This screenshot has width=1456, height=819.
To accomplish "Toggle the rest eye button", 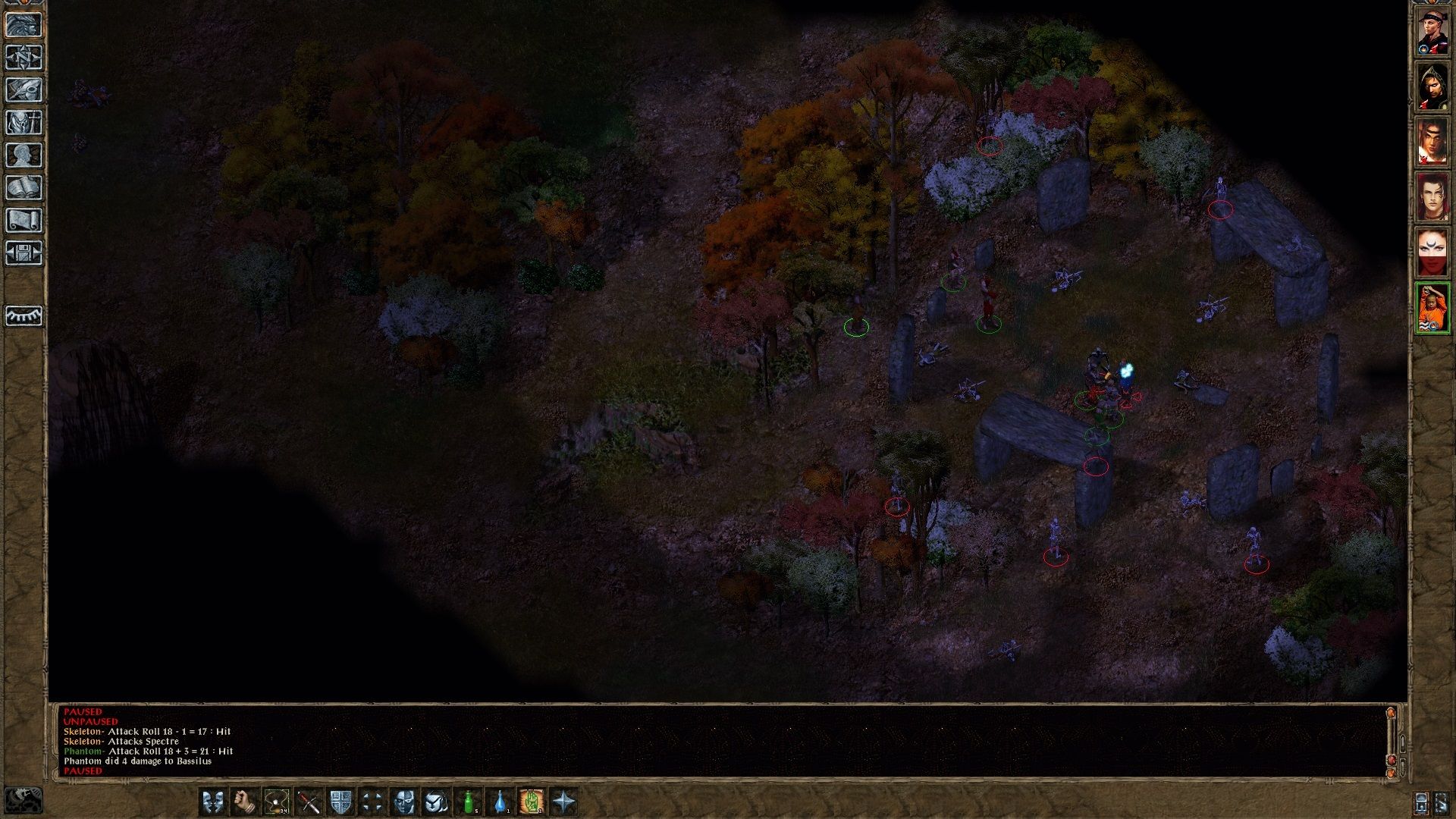I will [x=24, y=315].
